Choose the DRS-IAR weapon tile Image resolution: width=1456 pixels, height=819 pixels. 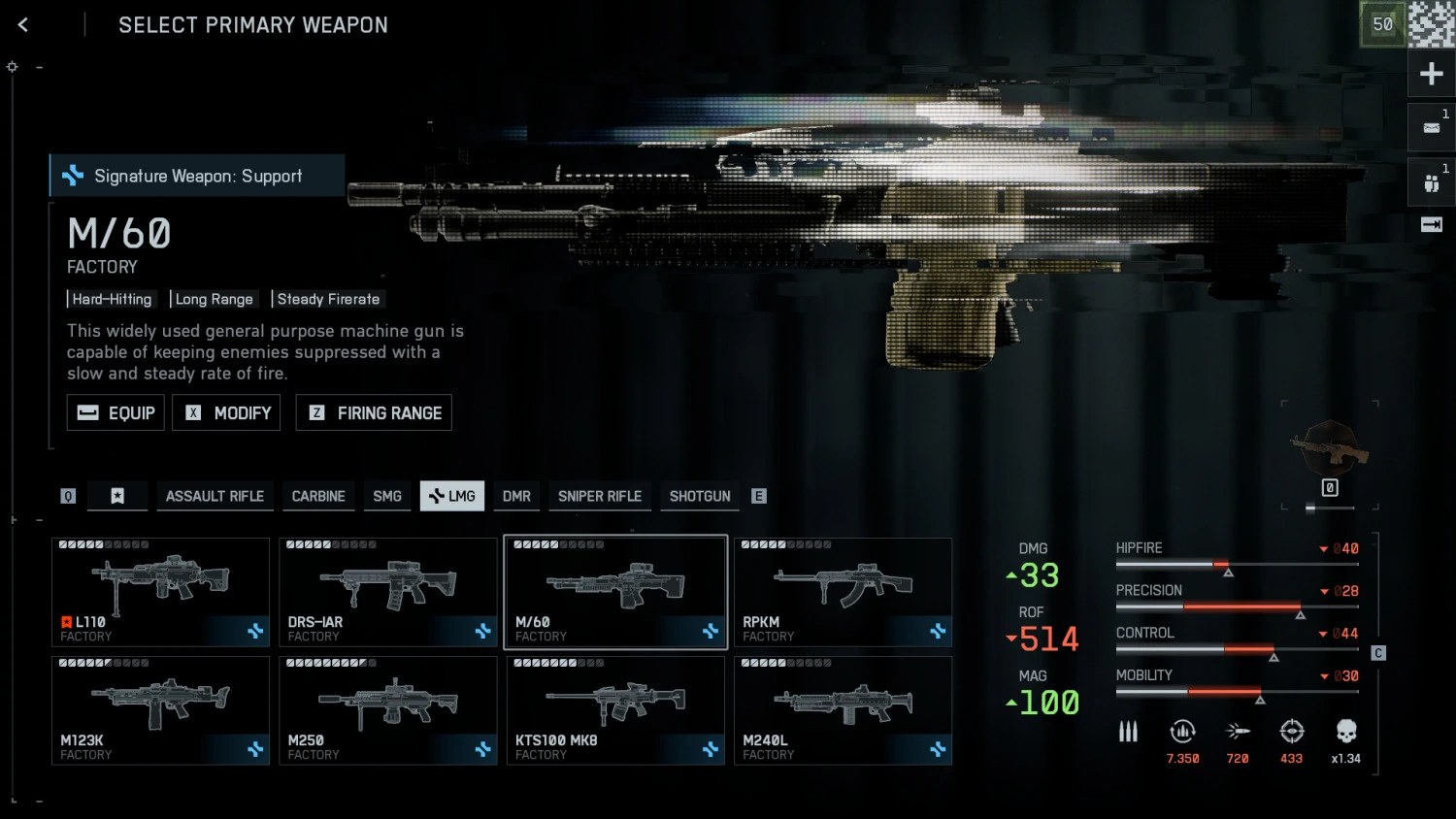coord(388,592)
